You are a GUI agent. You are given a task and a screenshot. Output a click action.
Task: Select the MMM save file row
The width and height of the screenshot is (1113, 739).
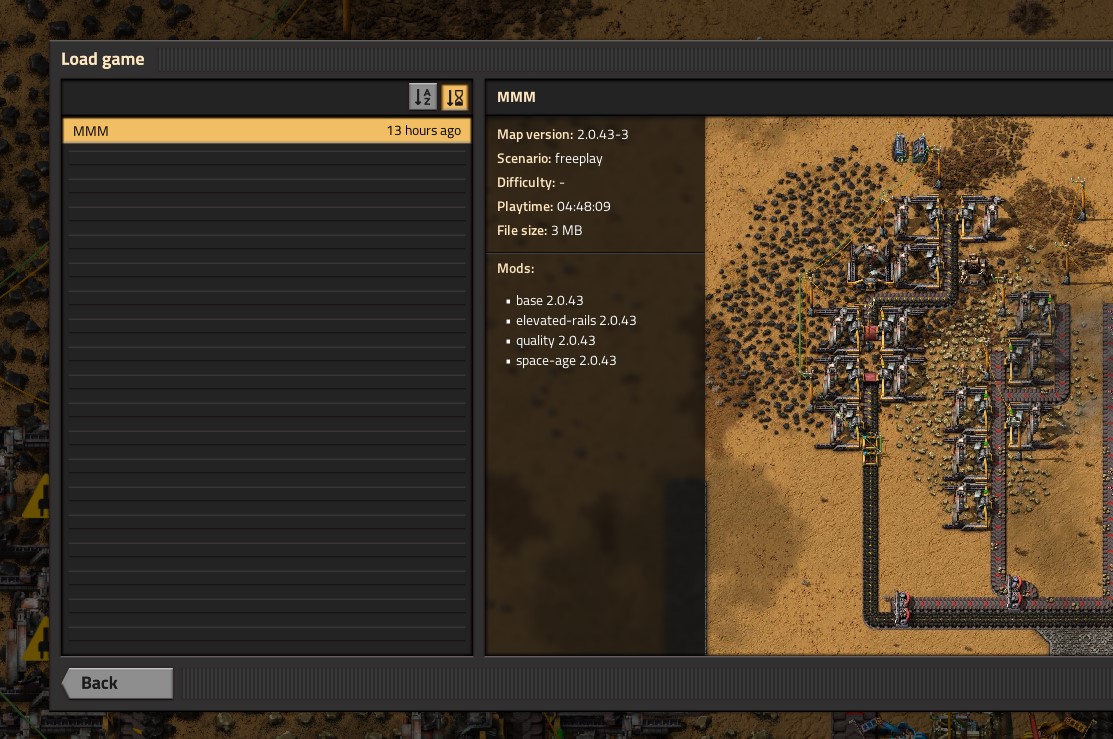(x=266, y=131)
